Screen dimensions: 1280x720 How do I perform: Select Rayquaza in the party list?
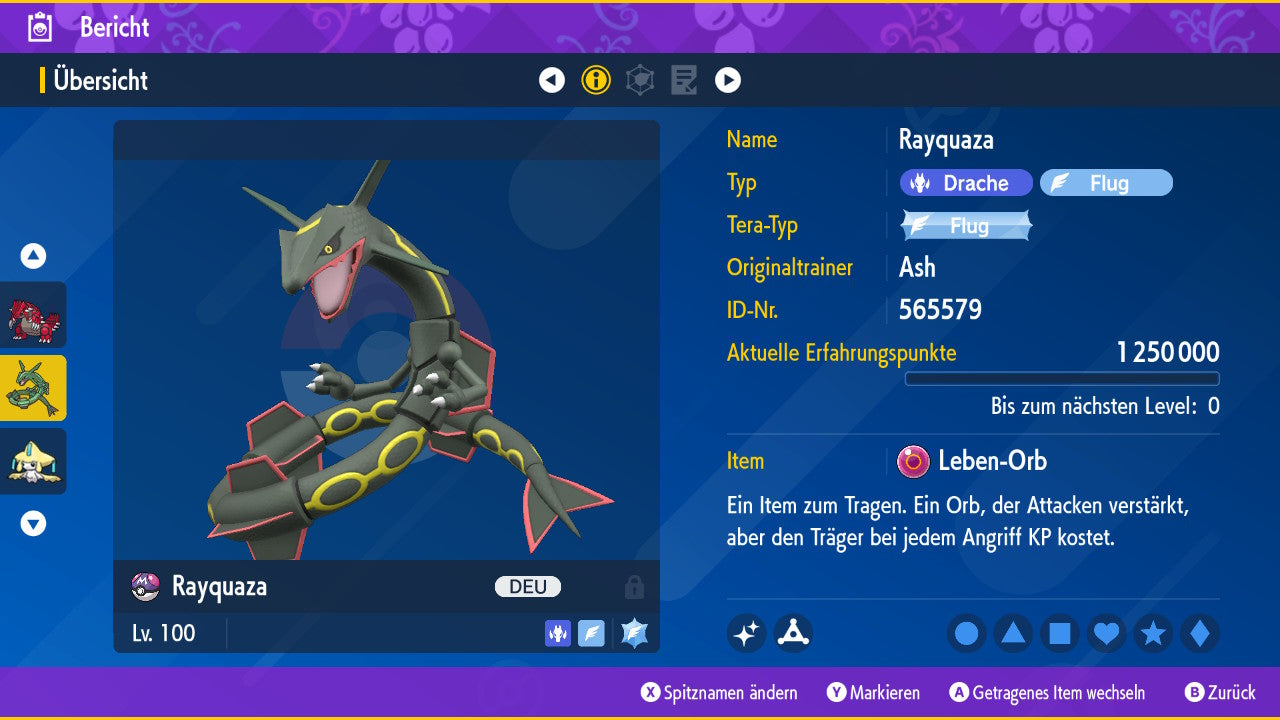pos(33,388)
